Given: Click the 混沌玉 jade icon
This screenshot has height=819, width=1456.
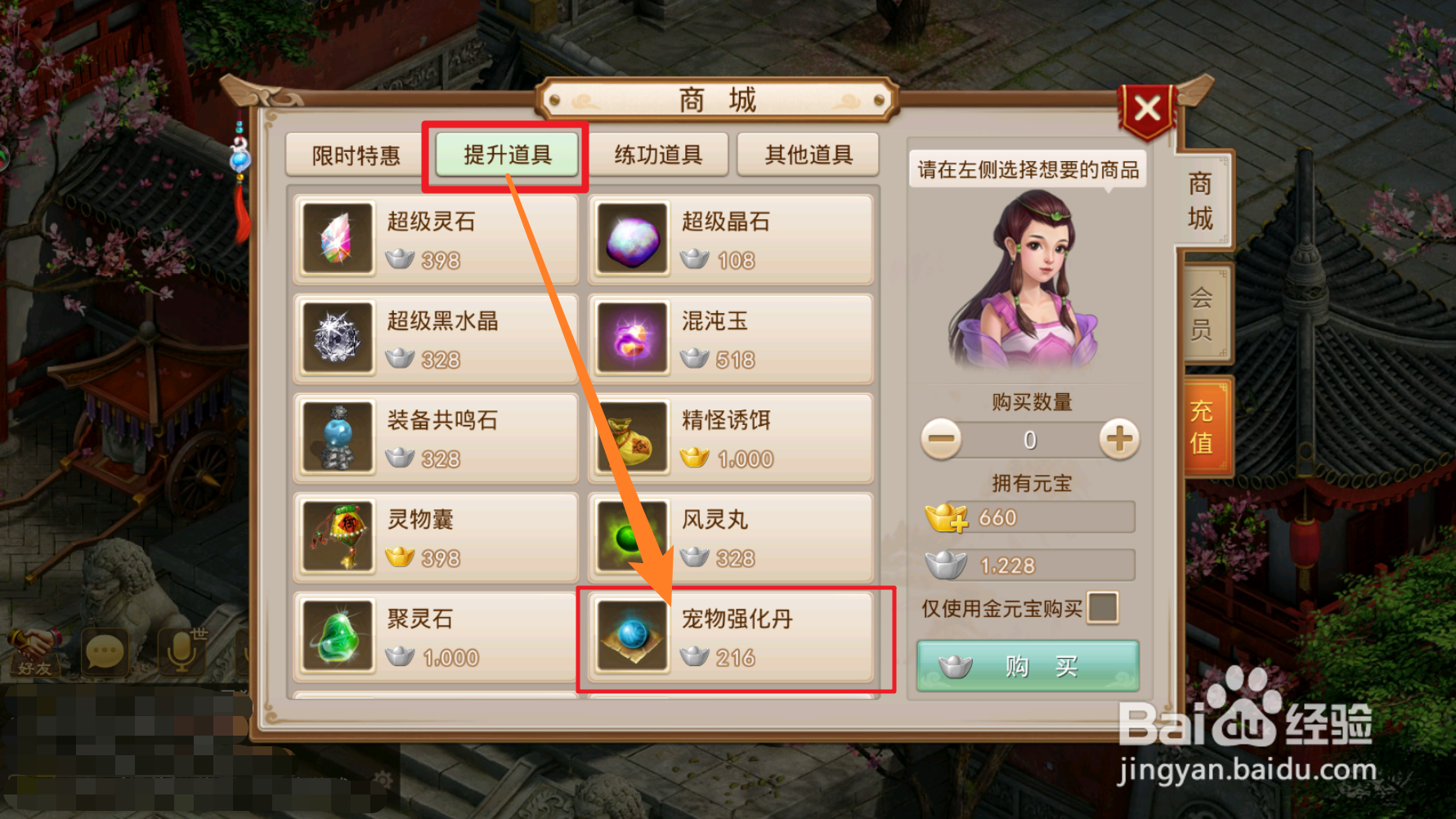Looking at the screenshot, I should [632, 338].
